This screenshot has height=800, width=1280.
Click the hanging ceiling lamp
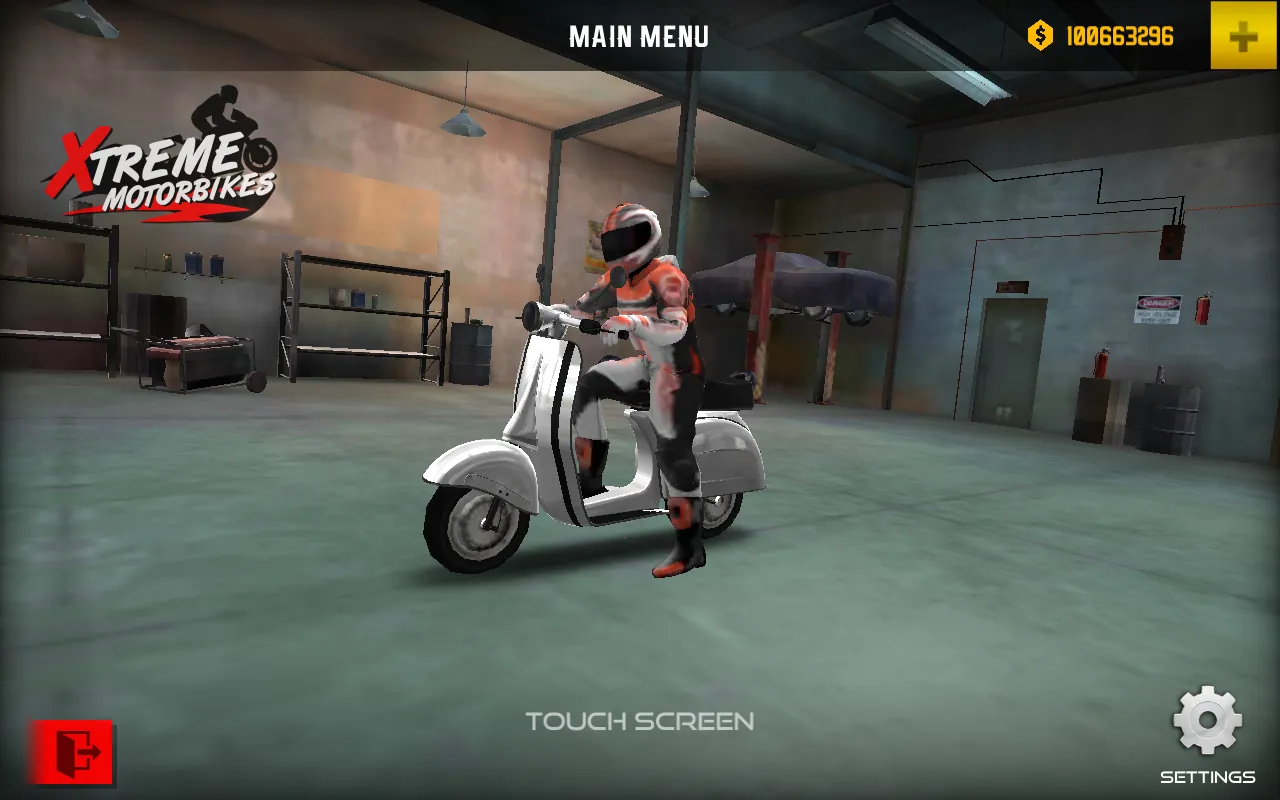pyautogui.click(x=463, y=125)
